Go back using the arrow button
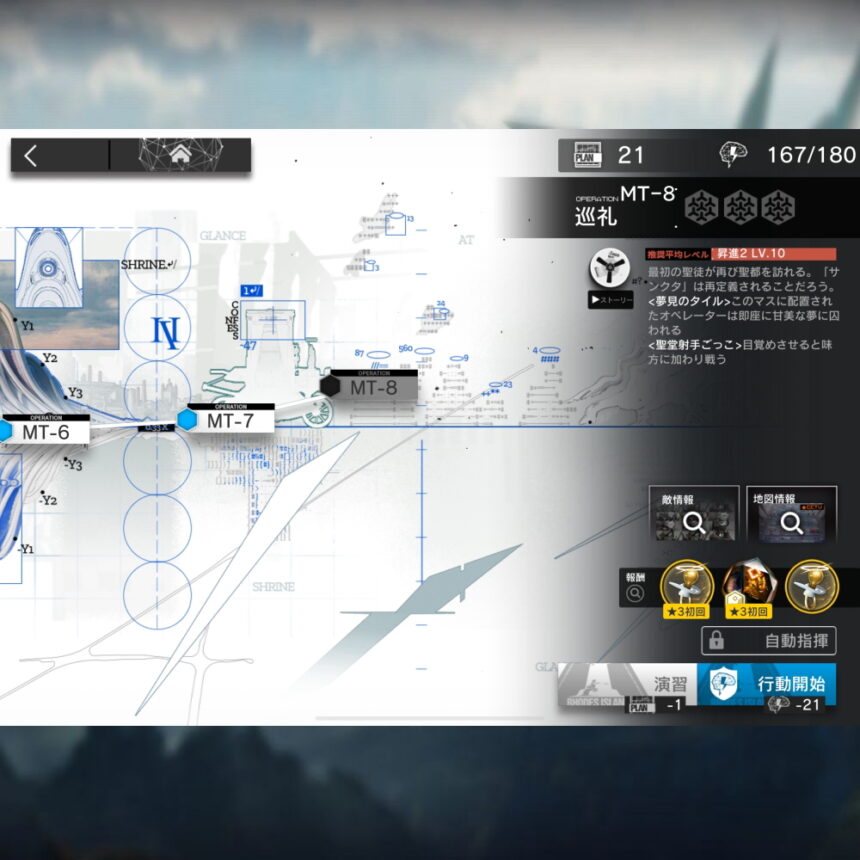Viewport: 860px width, 860px height. (x=32, y=155)
